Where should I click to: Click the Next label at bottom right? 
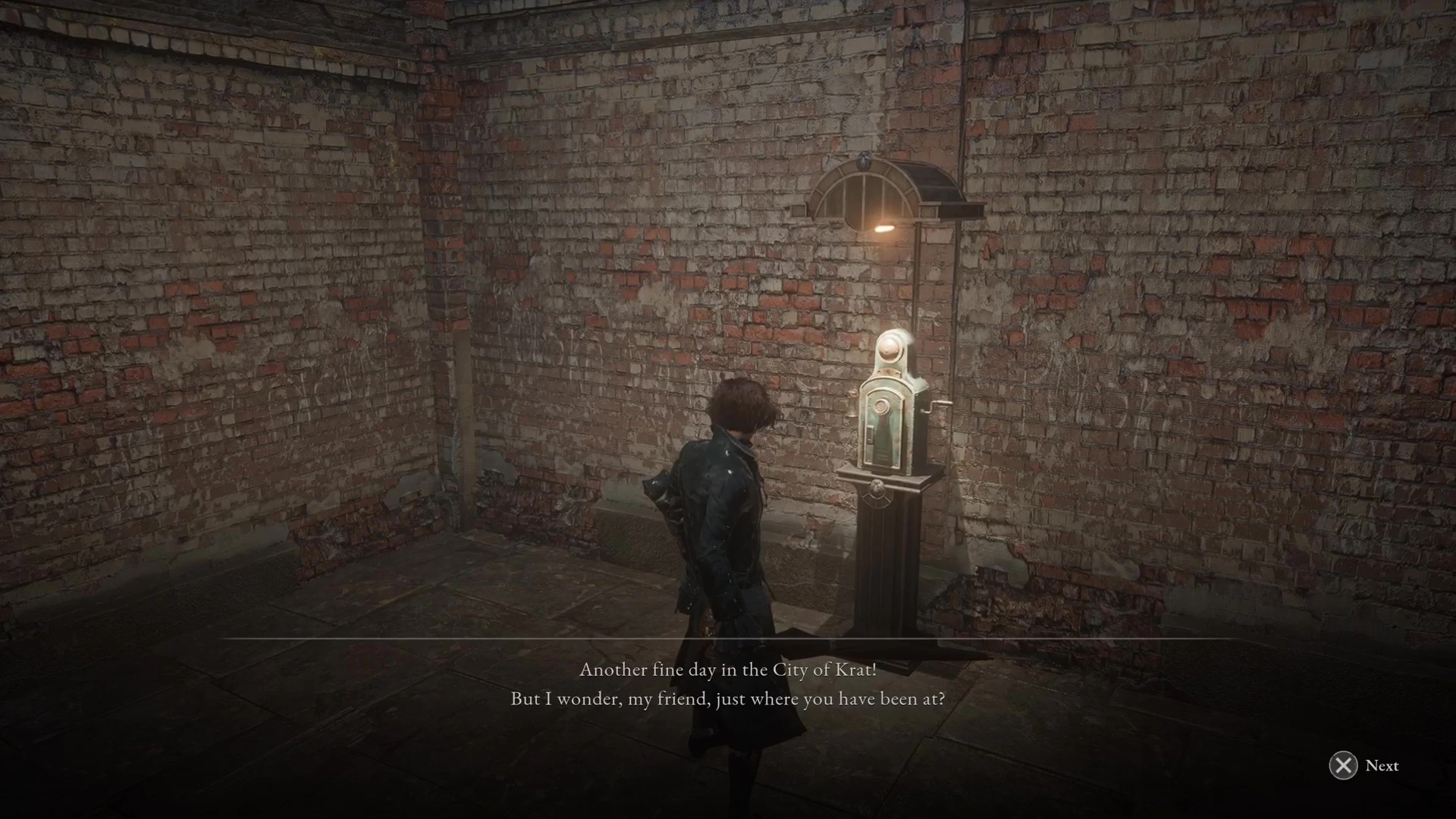point(1382,766)
